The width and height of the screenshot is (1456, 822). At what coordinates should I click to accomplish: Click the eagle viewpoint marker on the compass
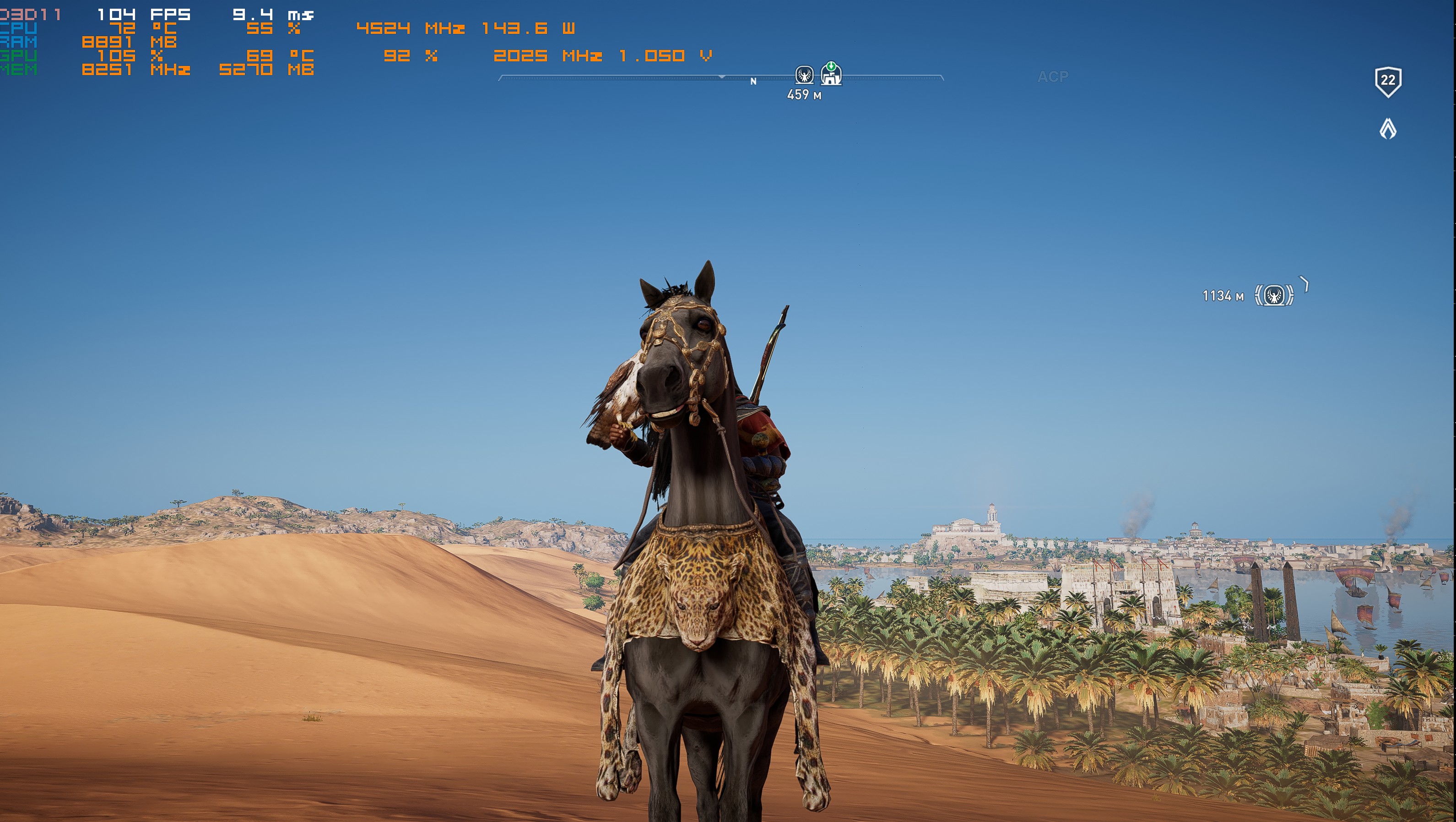pos(804,75)
